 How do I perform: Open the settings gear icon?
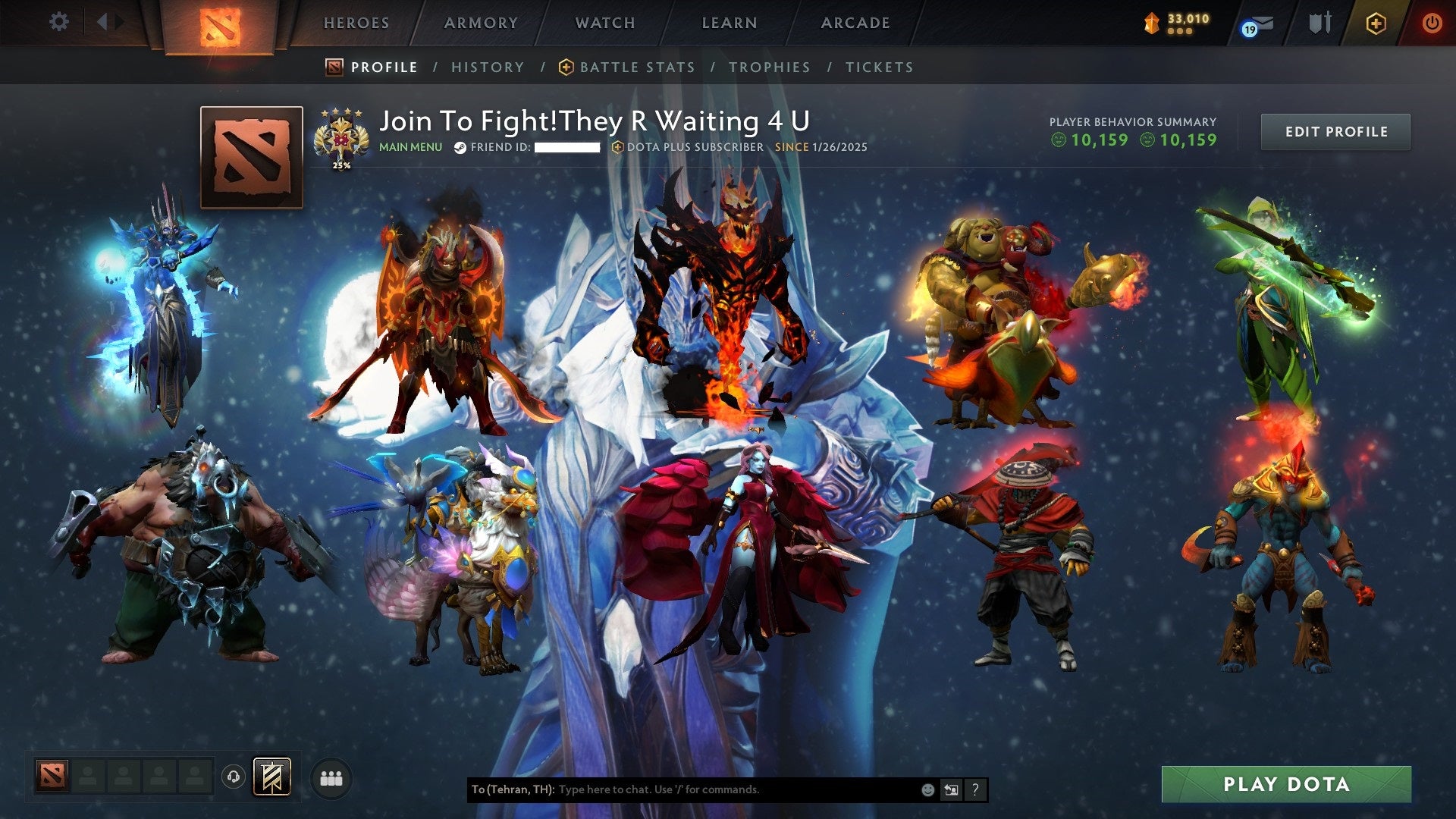tap(58, 22)
